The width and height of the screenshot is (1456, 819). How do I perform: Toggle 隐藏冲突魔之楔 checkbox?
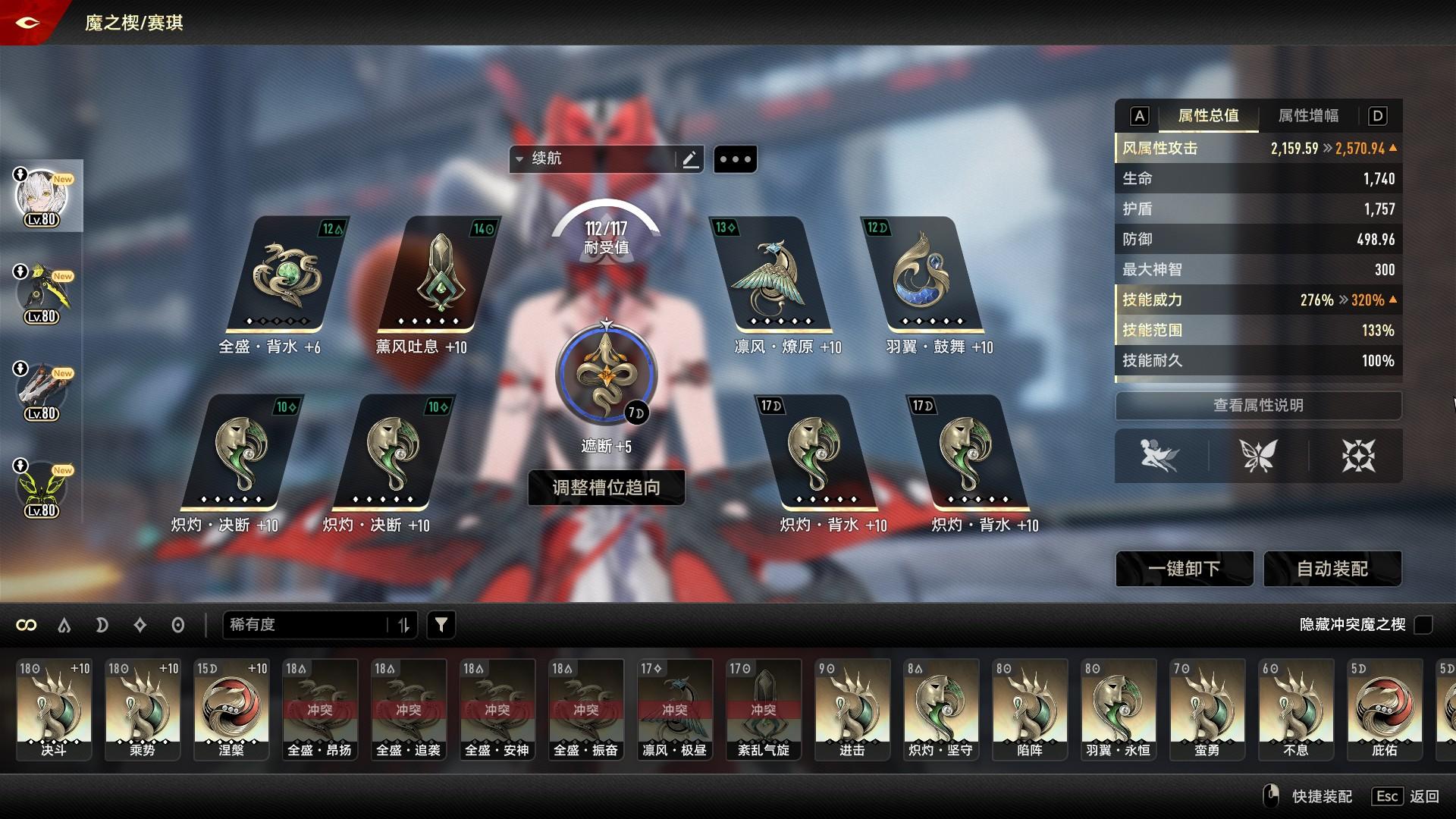(1424, 625)
